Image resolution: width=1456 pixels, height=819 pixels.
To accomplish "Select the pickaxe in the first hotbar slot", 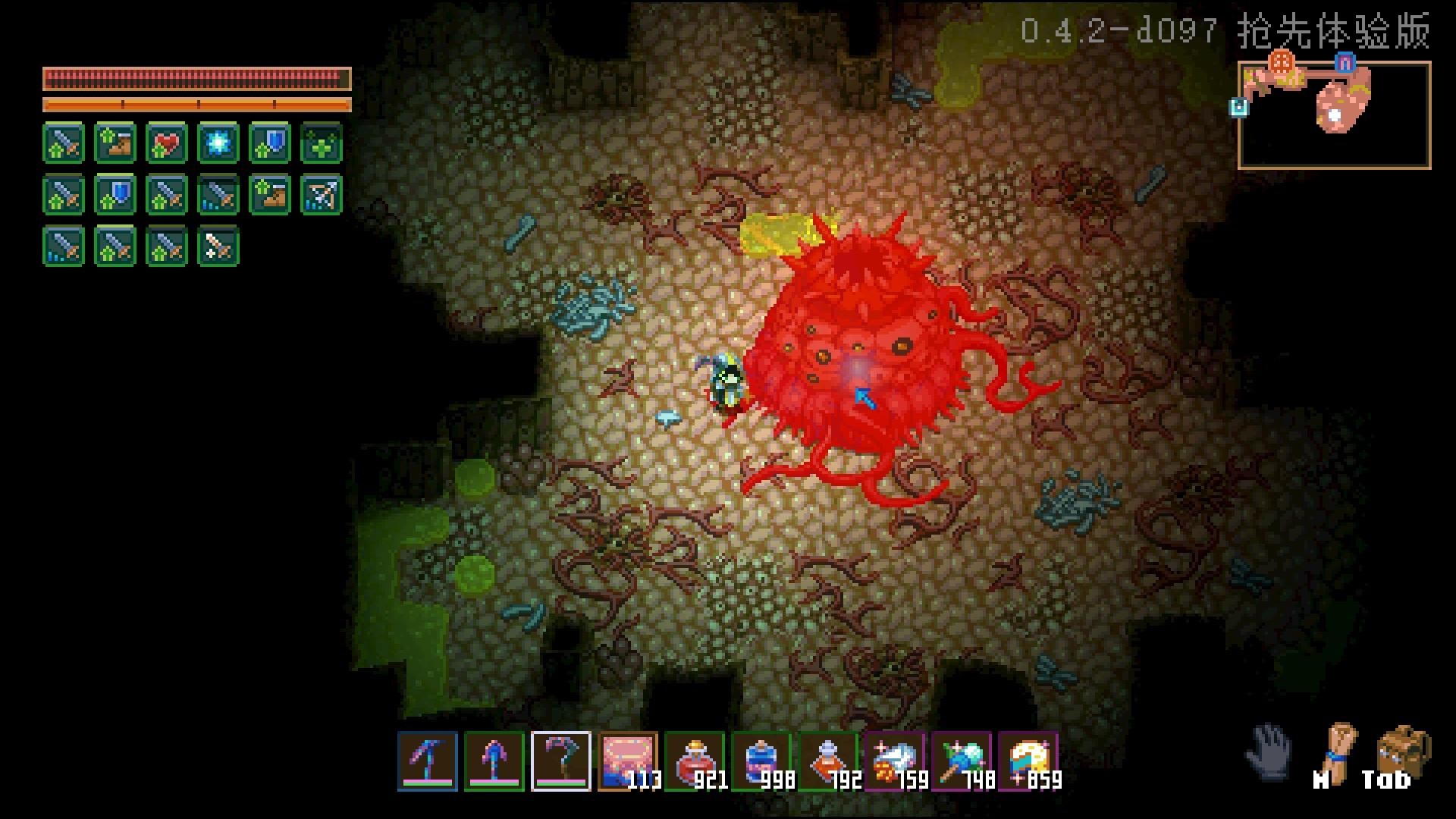I will (x=428, y=761).
